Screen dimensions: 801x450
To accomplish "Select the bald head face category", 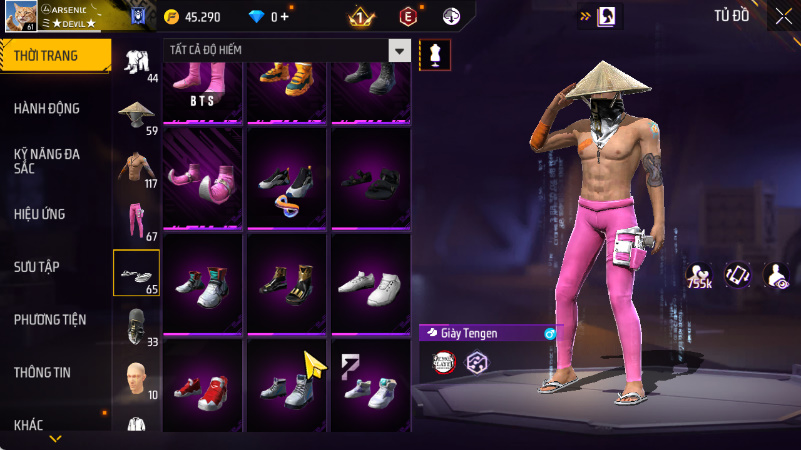I will [136, 378].
